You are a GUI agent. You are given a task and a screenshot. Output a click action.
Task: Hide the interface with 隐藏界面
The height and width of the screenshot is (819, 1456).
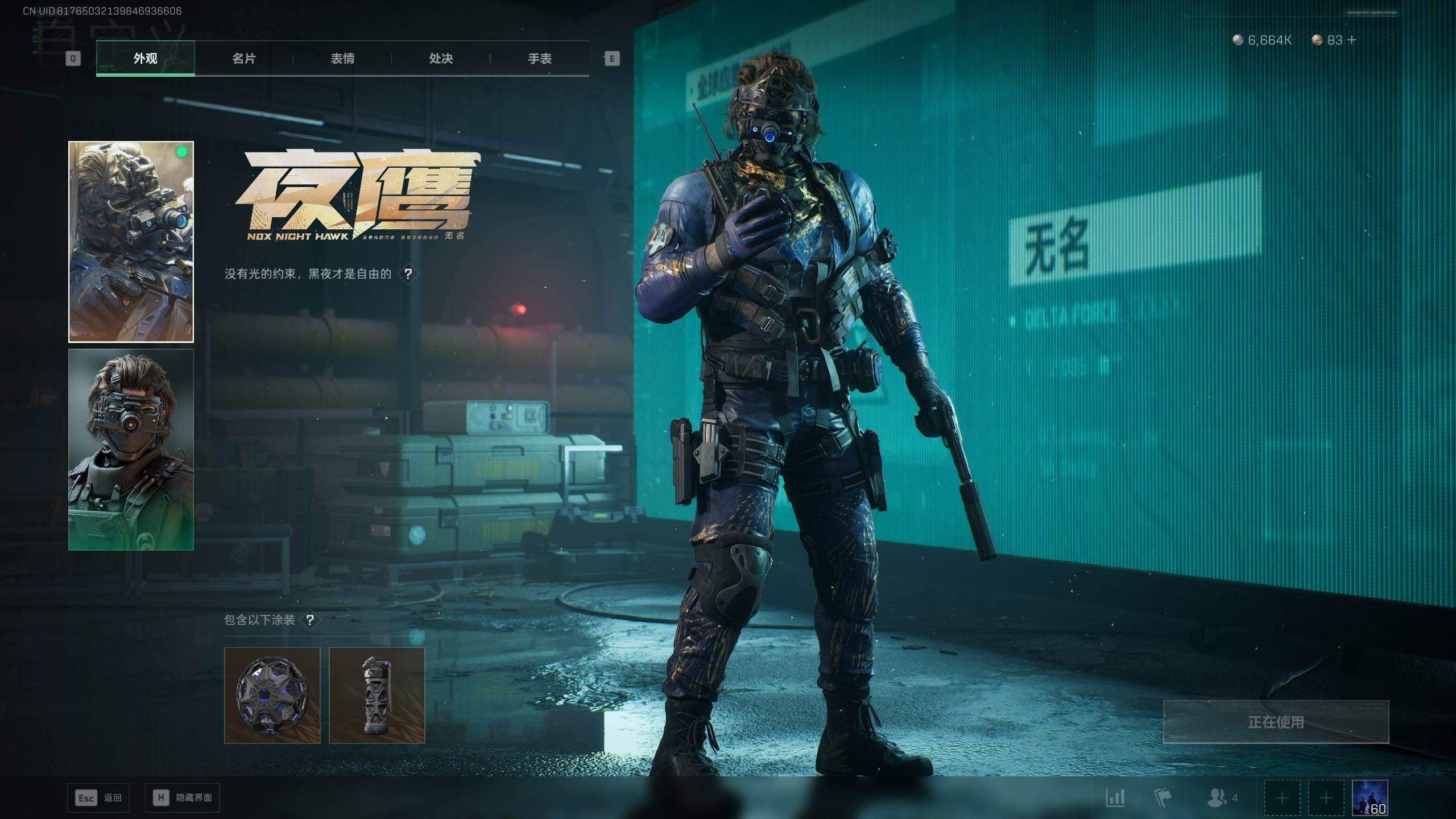click(183, 798)
